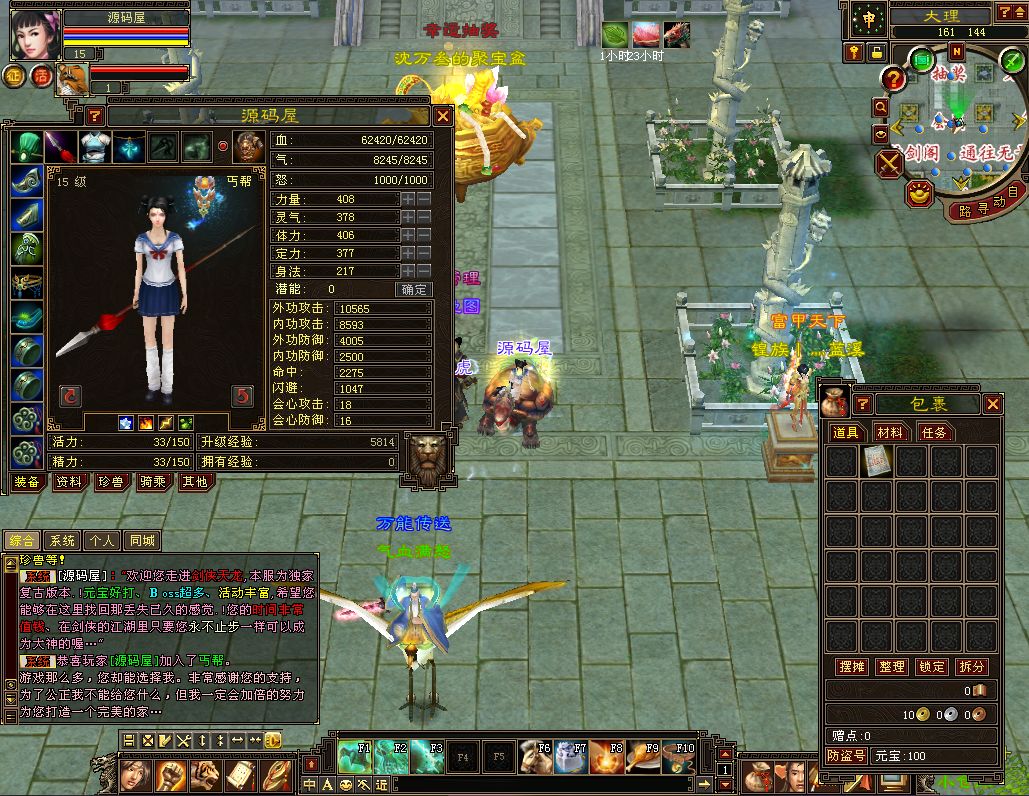Click the 拆分 split button
Image resolution: width=1029 pixels, height=796 pixels.
[971, 667]
